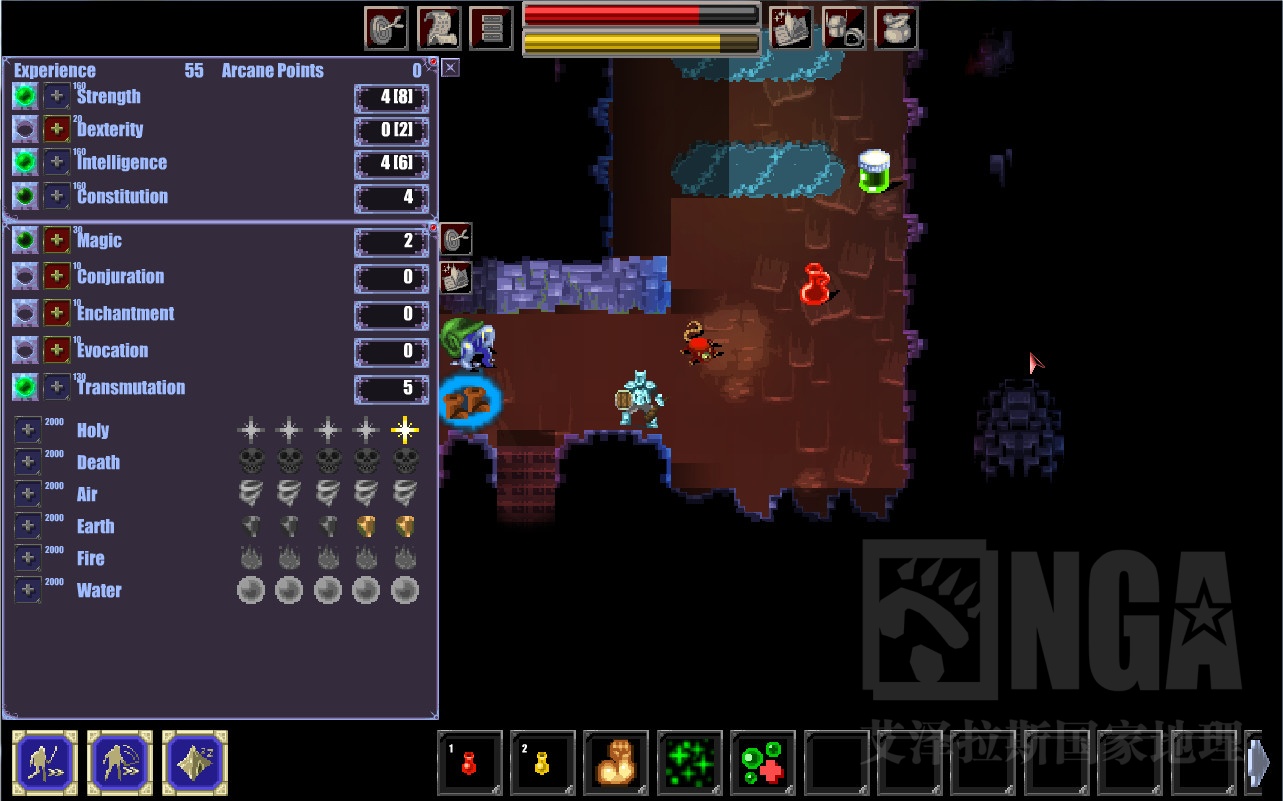Click the plus button beside Strength
This screenshot has width=1283, height=801.
(x=57, y=96)
